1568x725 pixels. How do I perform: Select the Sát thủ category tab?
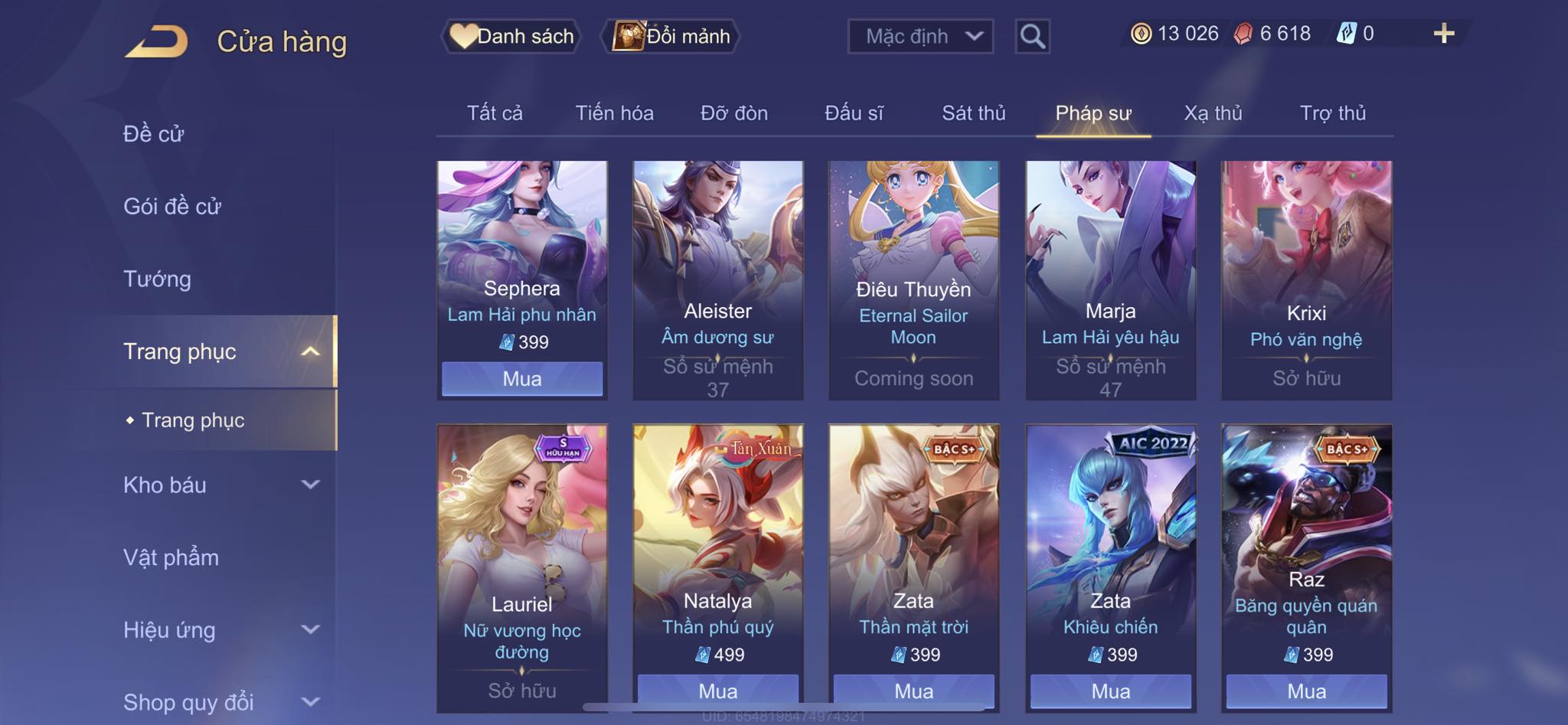click(x=973, y=113)
